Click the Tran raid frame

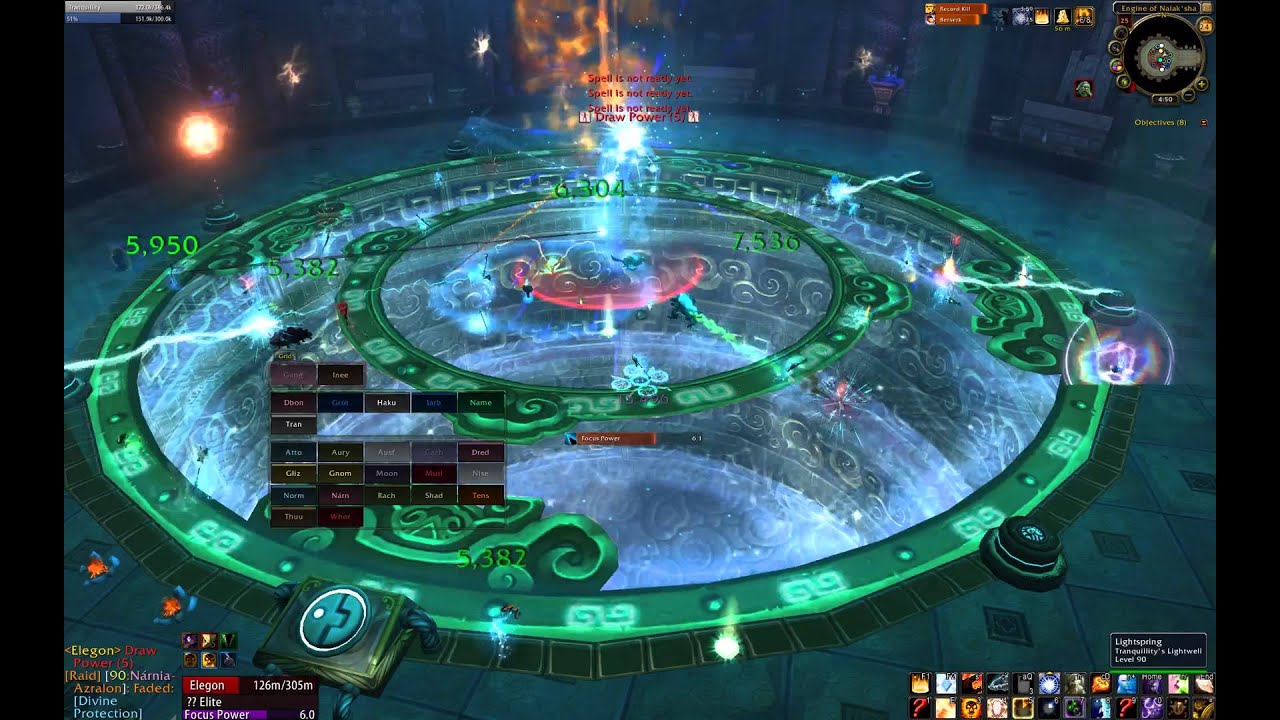click(293, 424)
